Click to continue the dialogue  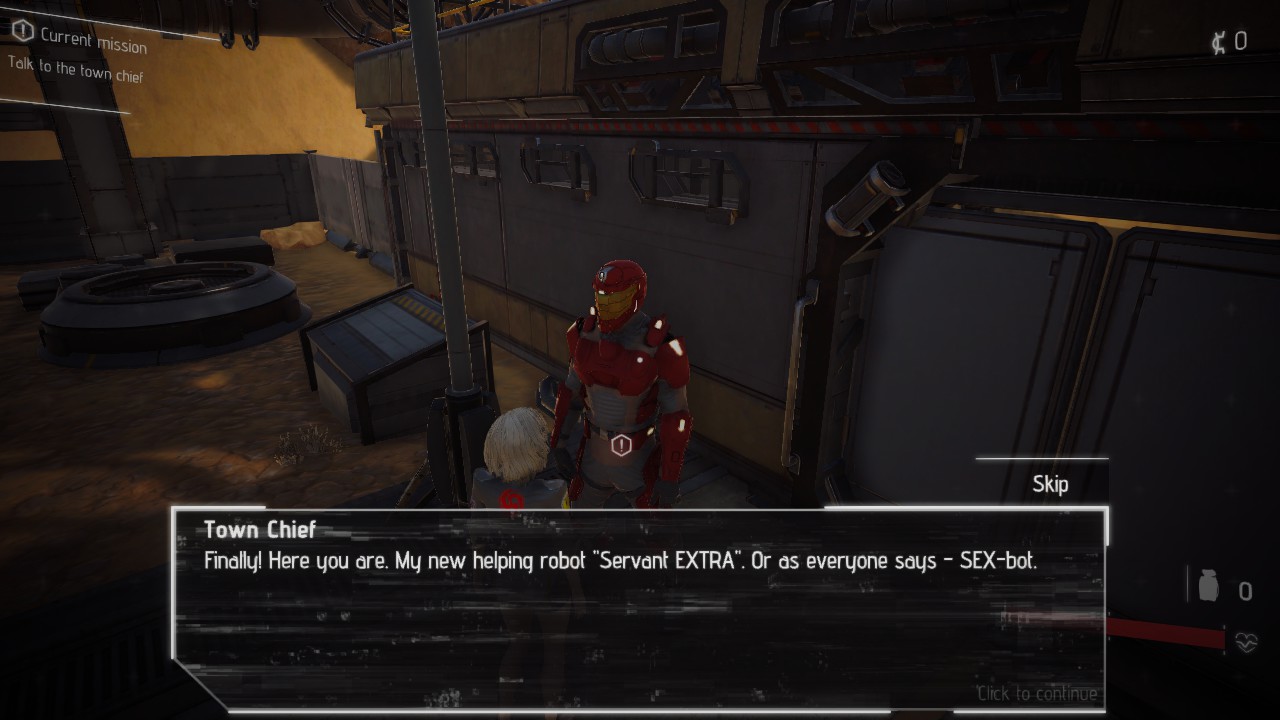pyautogui.click(x=1037, y=694)
